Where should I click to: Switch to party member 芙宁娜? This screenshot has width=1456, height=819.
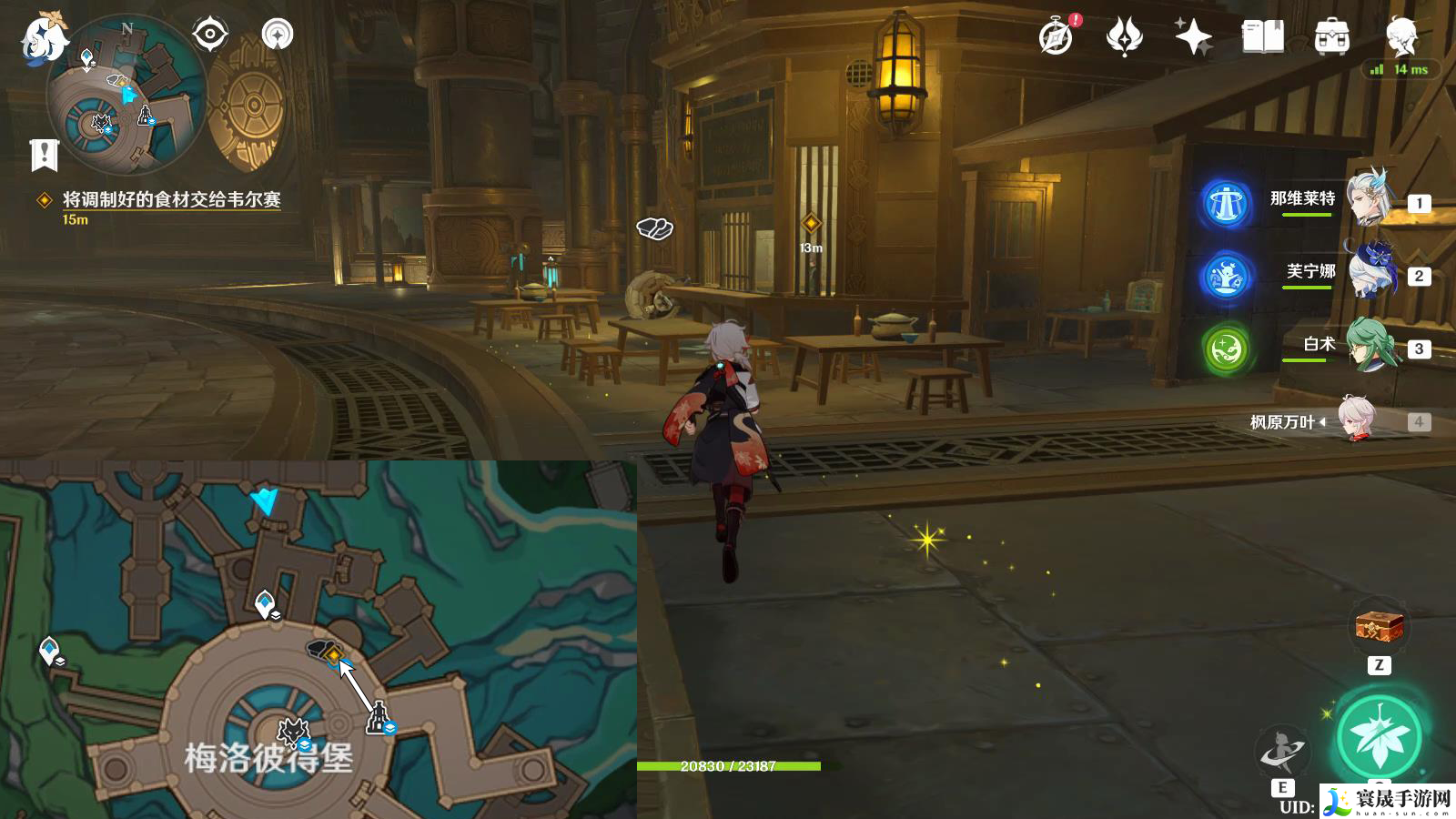1371,271
